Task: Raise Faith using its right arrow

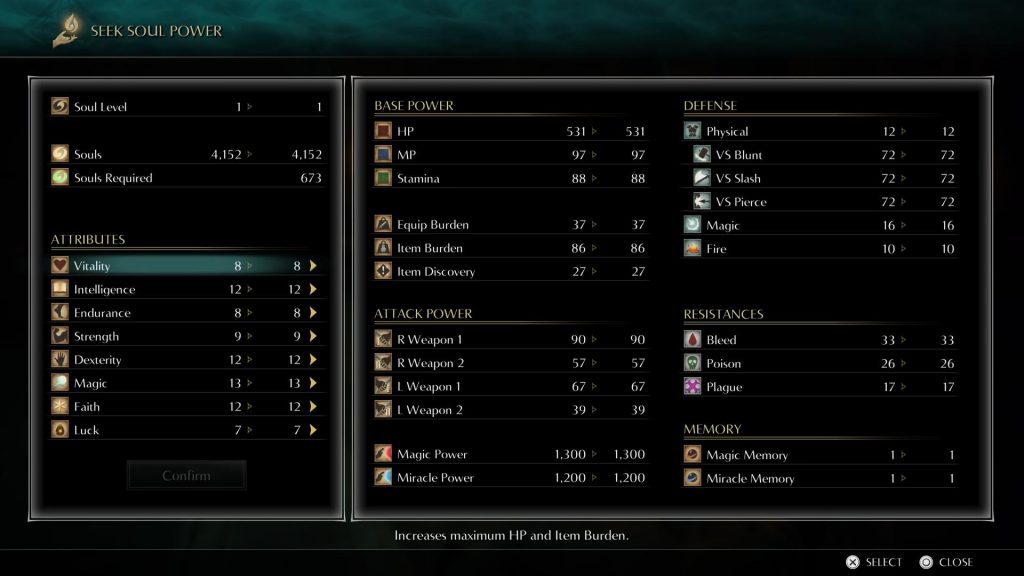Action: pos(313,407)
